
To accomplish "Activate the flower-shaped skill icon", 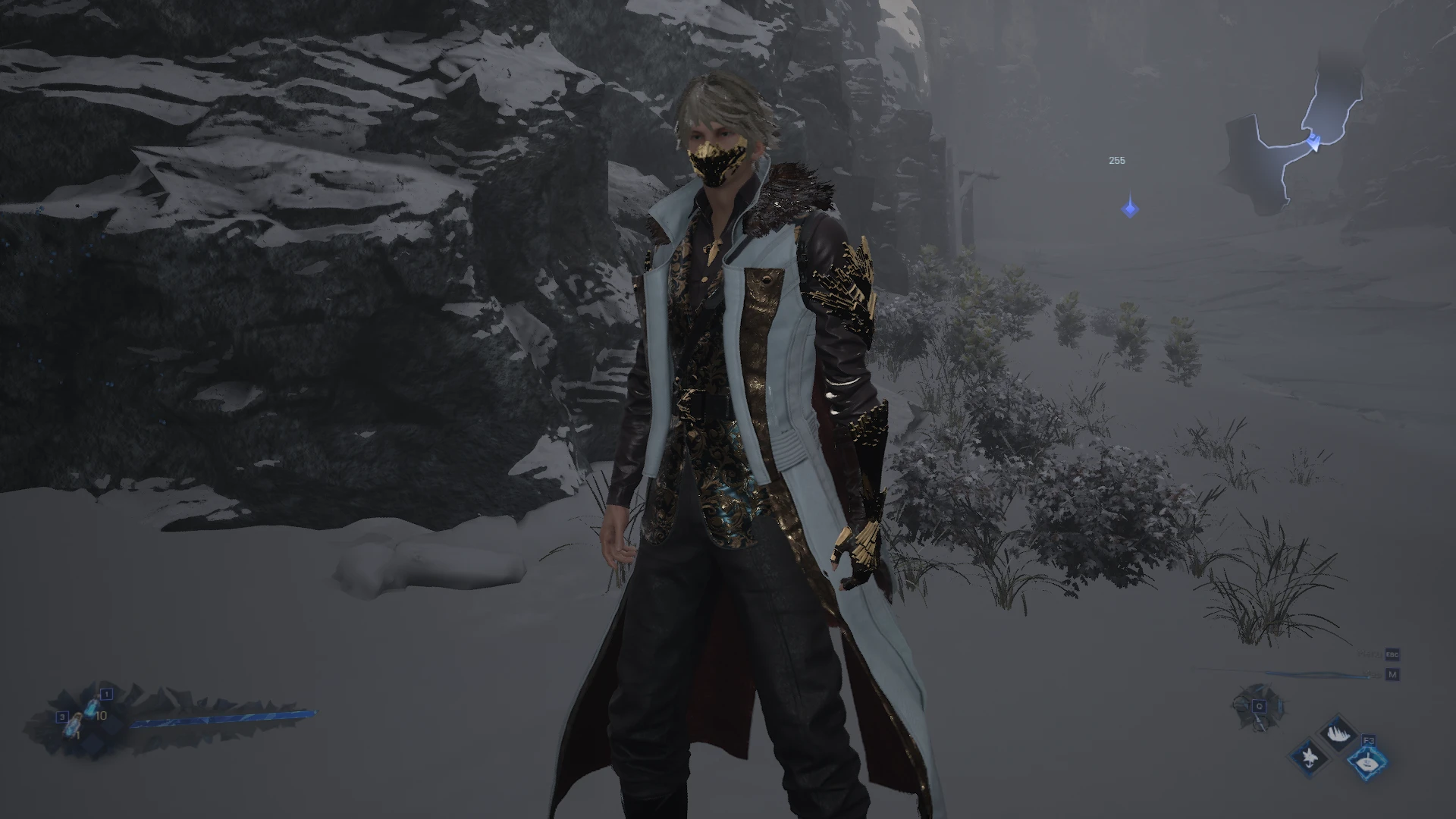I will [x=1309, y=756].
